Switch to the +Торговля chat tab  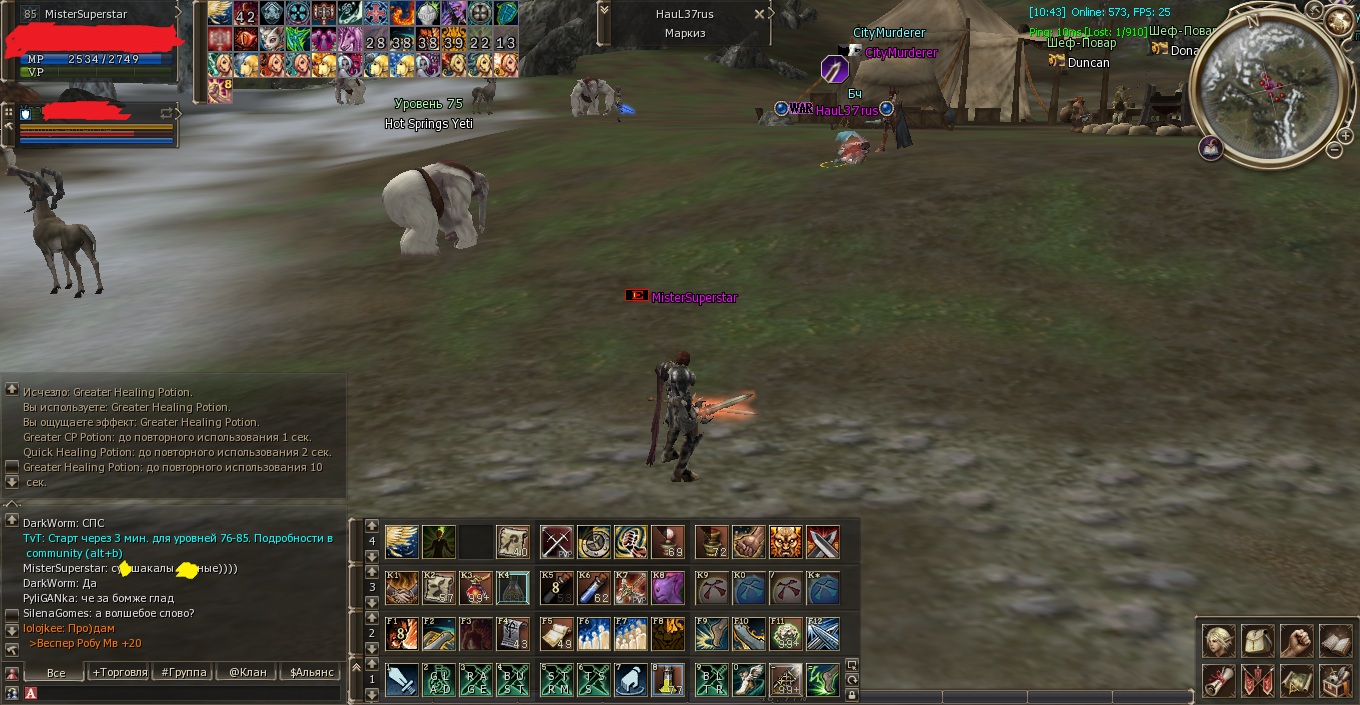pyautogui.click(x=119, y=672)
